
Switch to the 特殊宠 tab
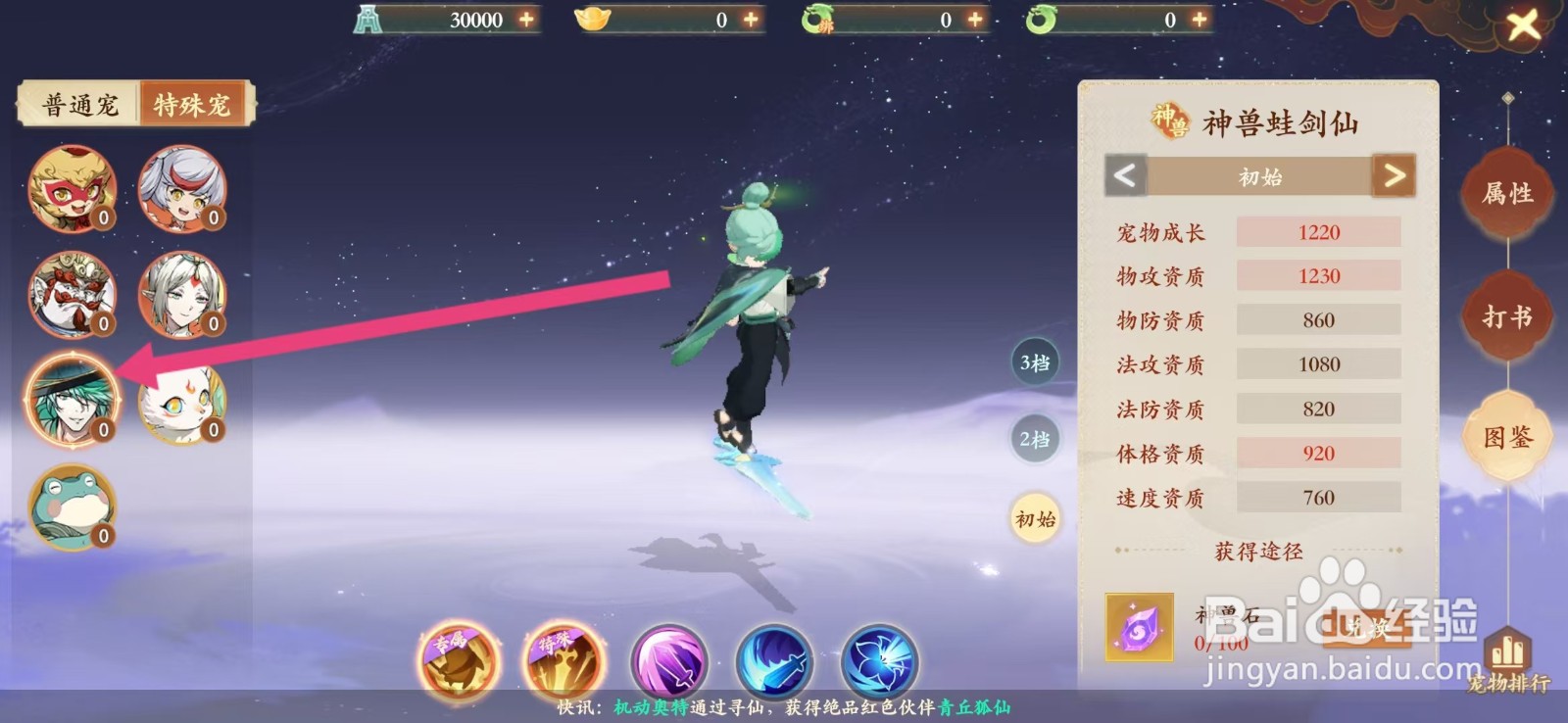pyautogui.click(x=192, y=105)
